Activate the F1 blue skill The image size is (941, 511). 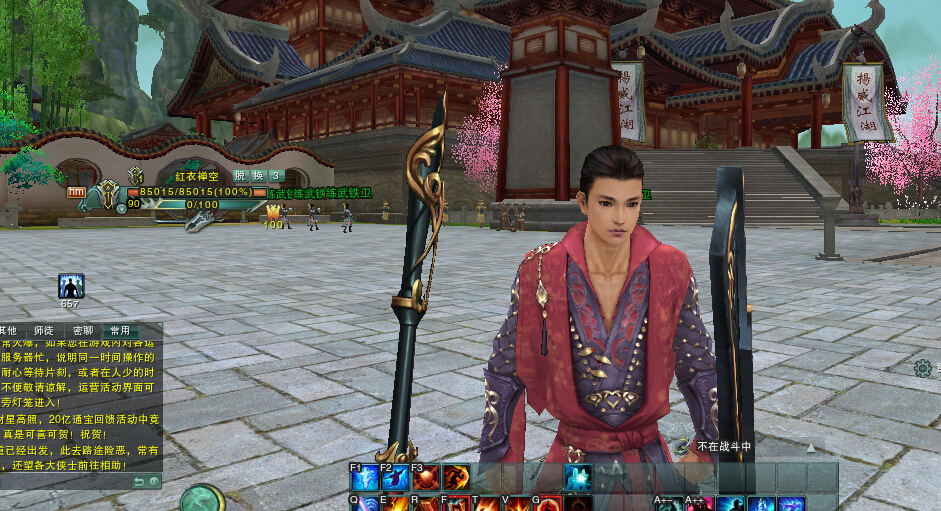click(x=364, y=478)
